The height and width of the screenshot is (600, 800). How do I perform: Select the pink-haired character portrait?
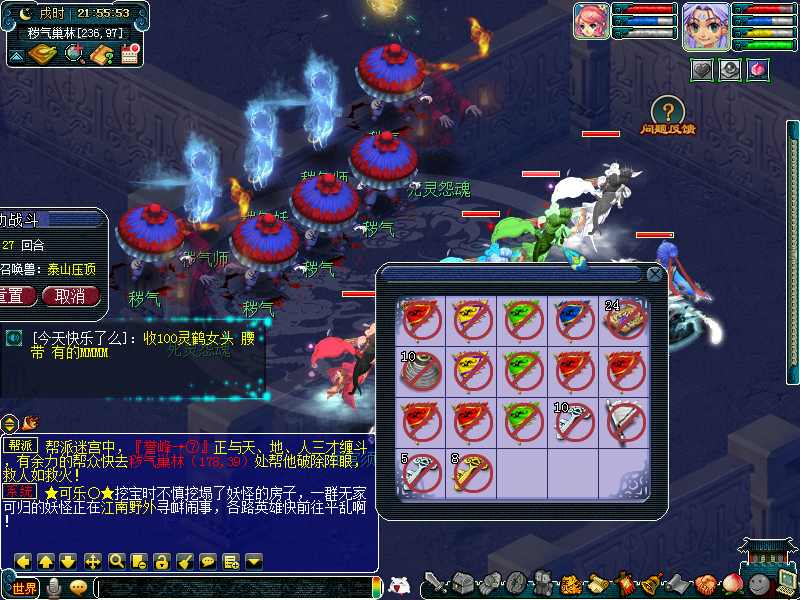[x=591, y=21]
